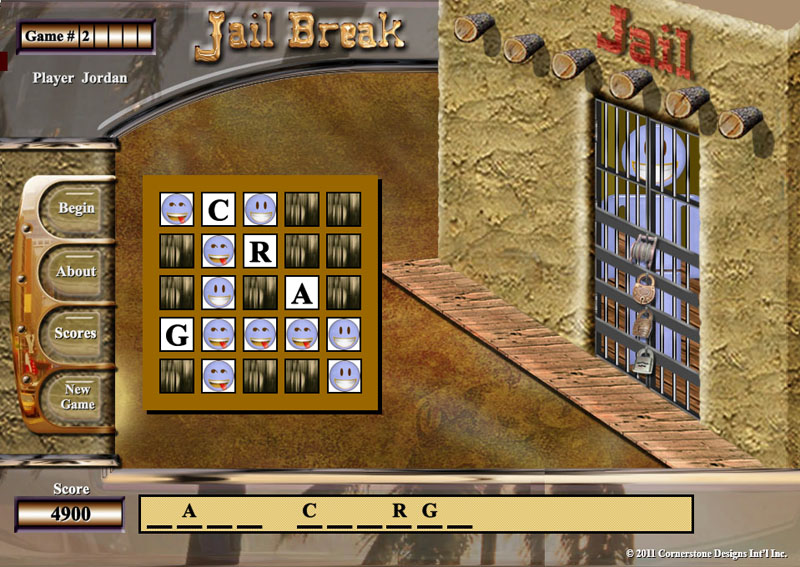Start a New Game
The height and width of the screenshot is (567, 800).
77,396
